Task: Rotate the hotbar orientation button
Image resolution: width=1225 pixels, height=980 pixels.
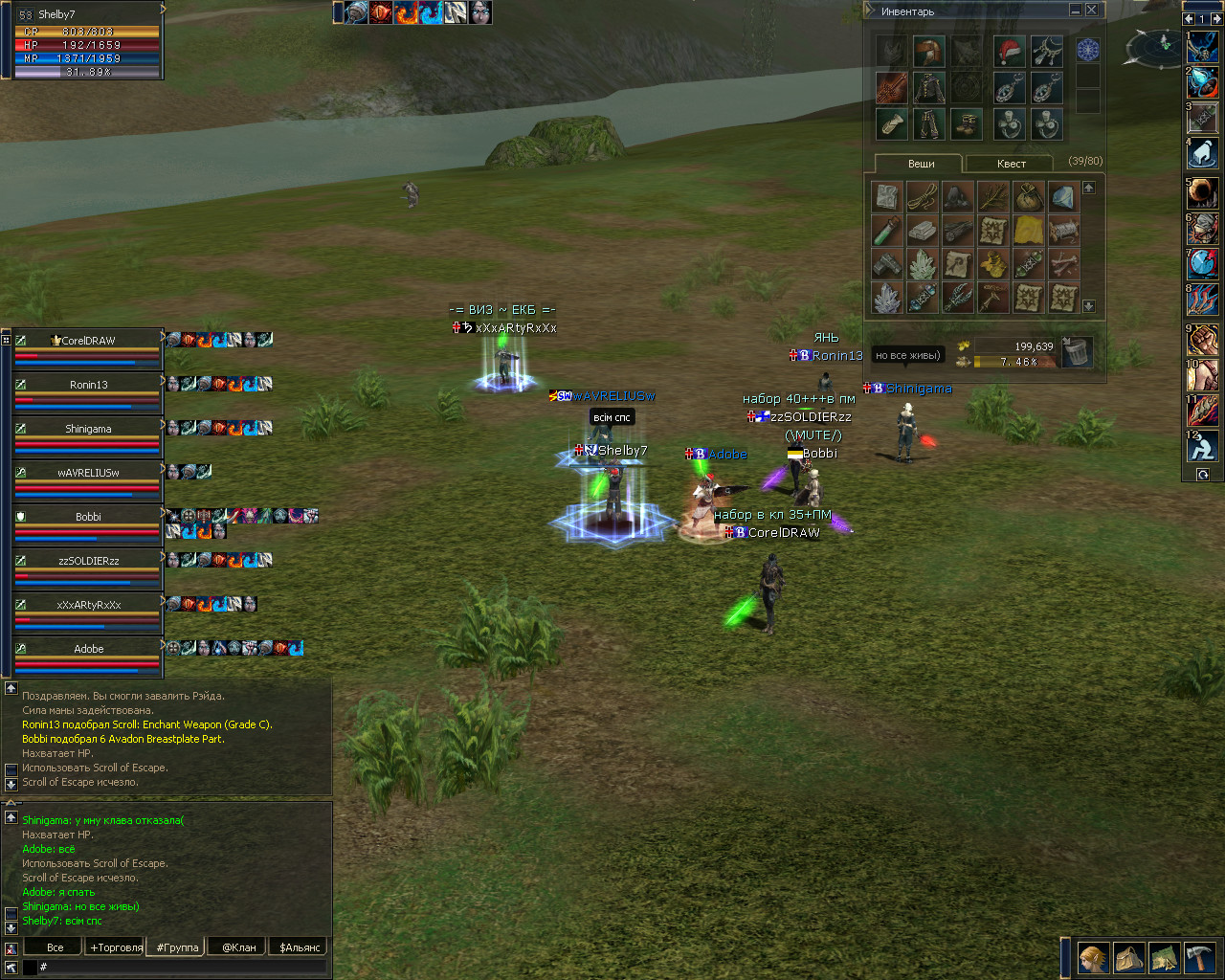Action: (x=1203, y=475)
